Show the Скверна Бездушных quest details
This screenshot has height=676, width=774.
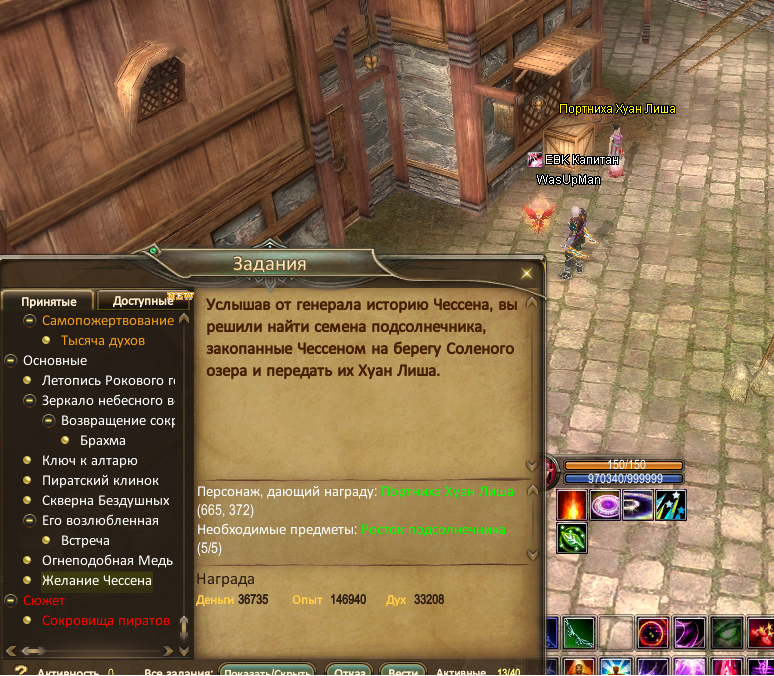[x=105, y=500]
